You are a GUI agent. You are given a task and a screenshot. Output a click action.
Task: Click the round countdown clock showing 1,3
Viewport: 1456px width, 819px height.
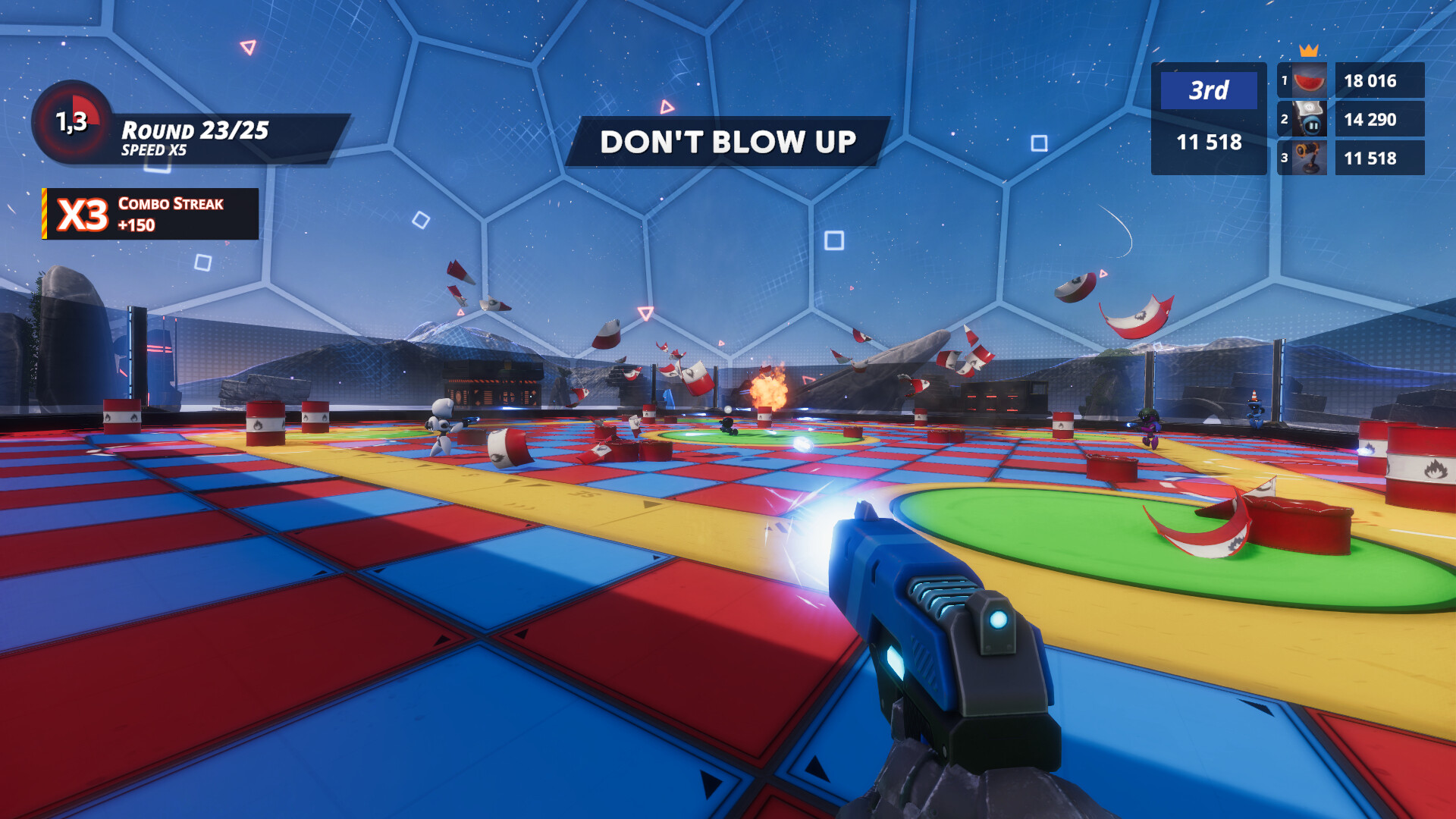tap(71, 123)
